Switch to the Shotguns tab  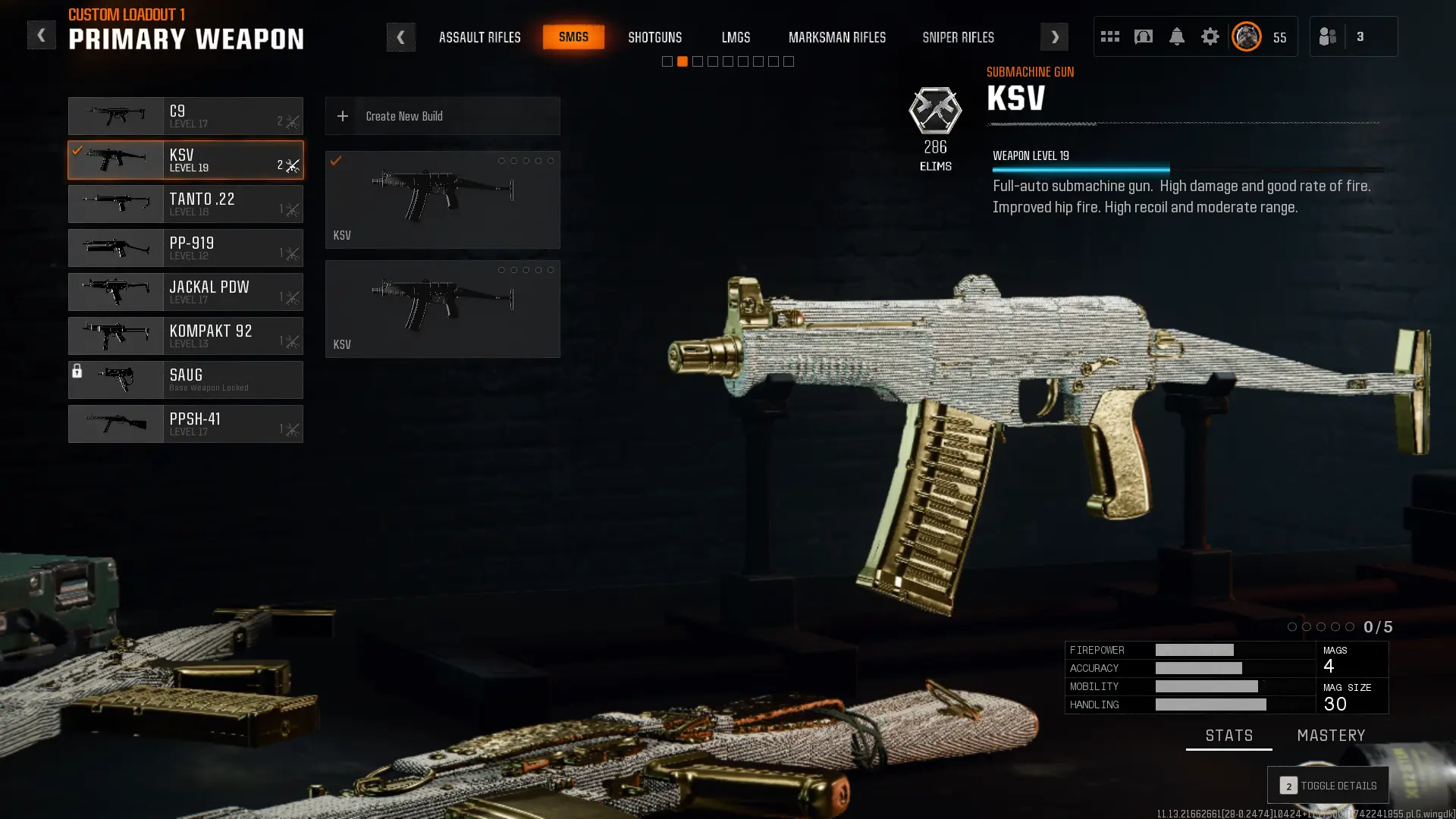tap(654, 36)
